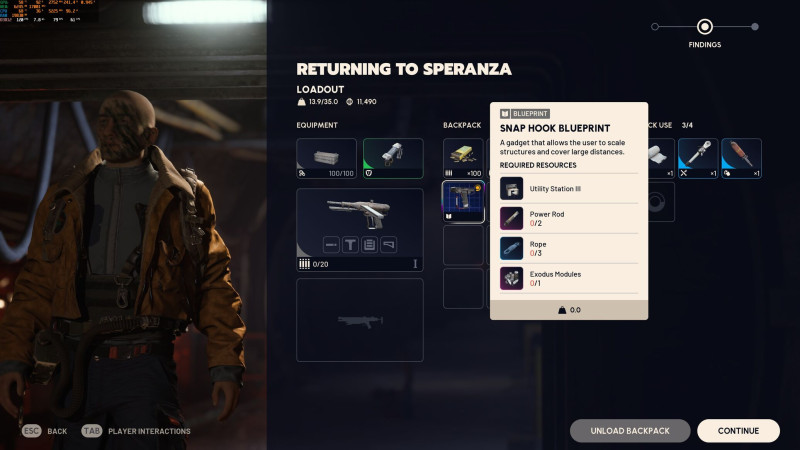Select Power Rod in the required resources
This screenshot has width=800, height=450.
569,218
